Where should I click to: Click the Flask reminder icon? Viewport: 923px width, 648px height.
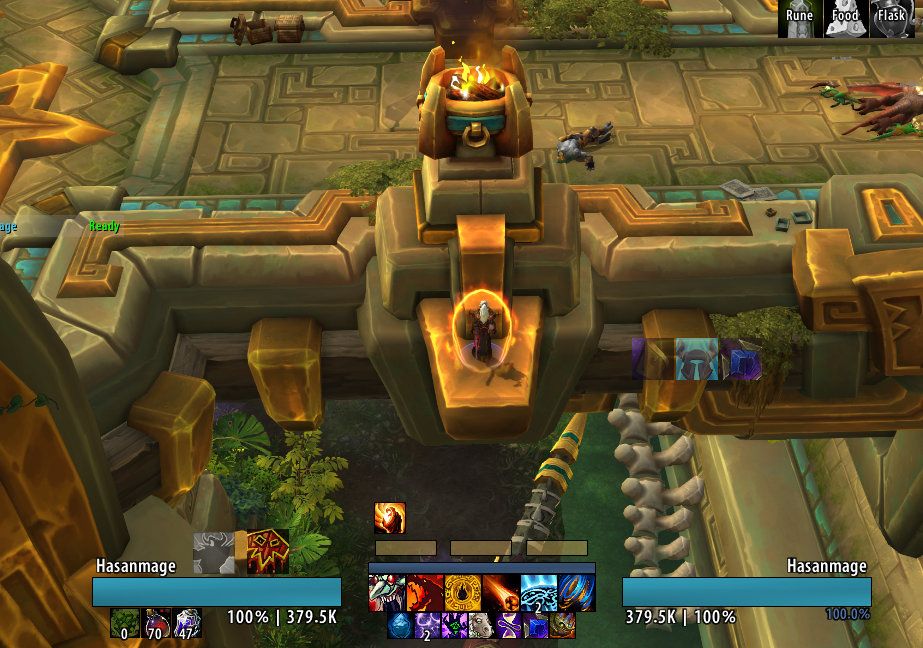890,18
